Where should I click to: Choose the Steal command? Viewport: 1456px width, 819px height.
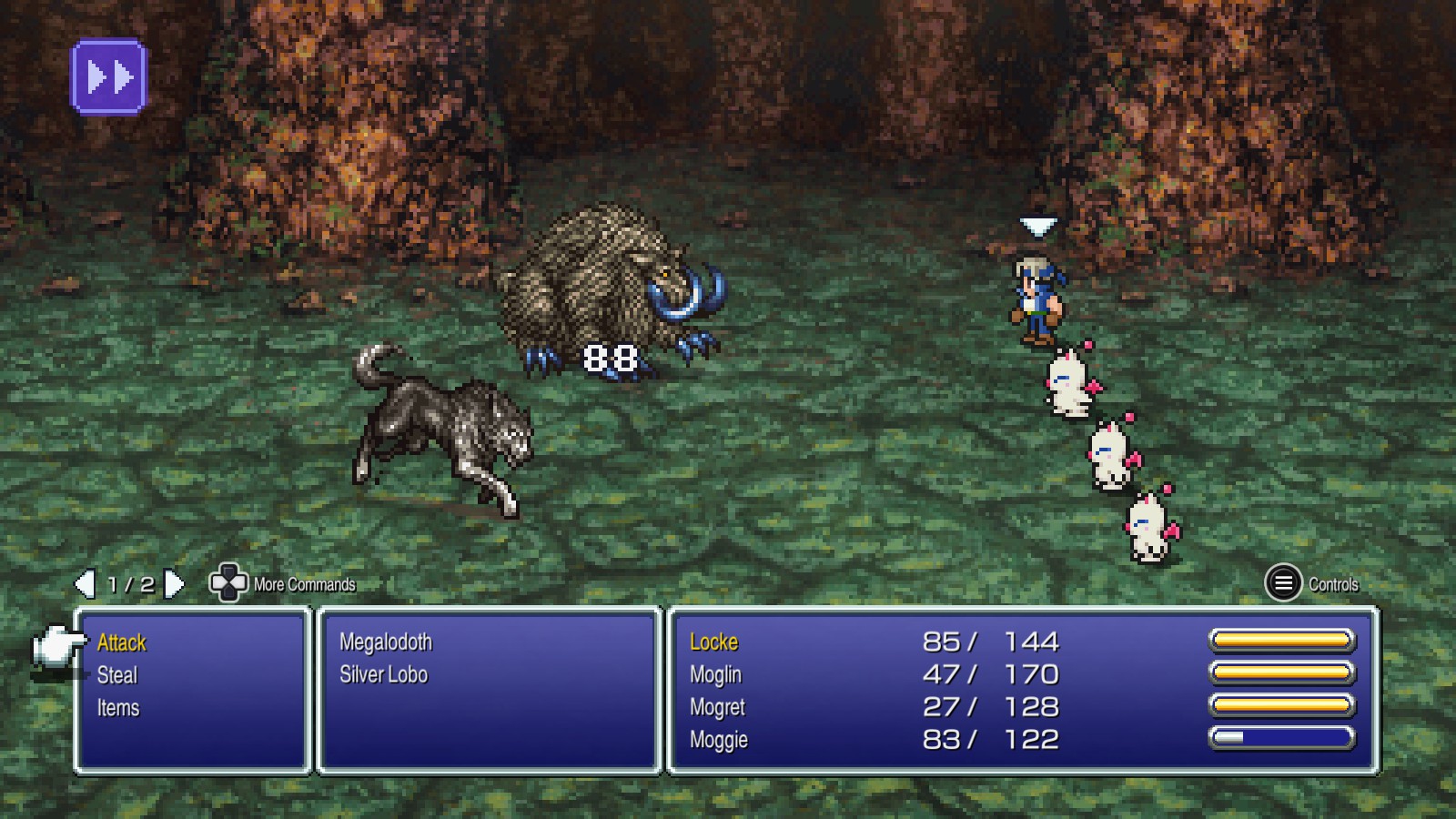117,675
